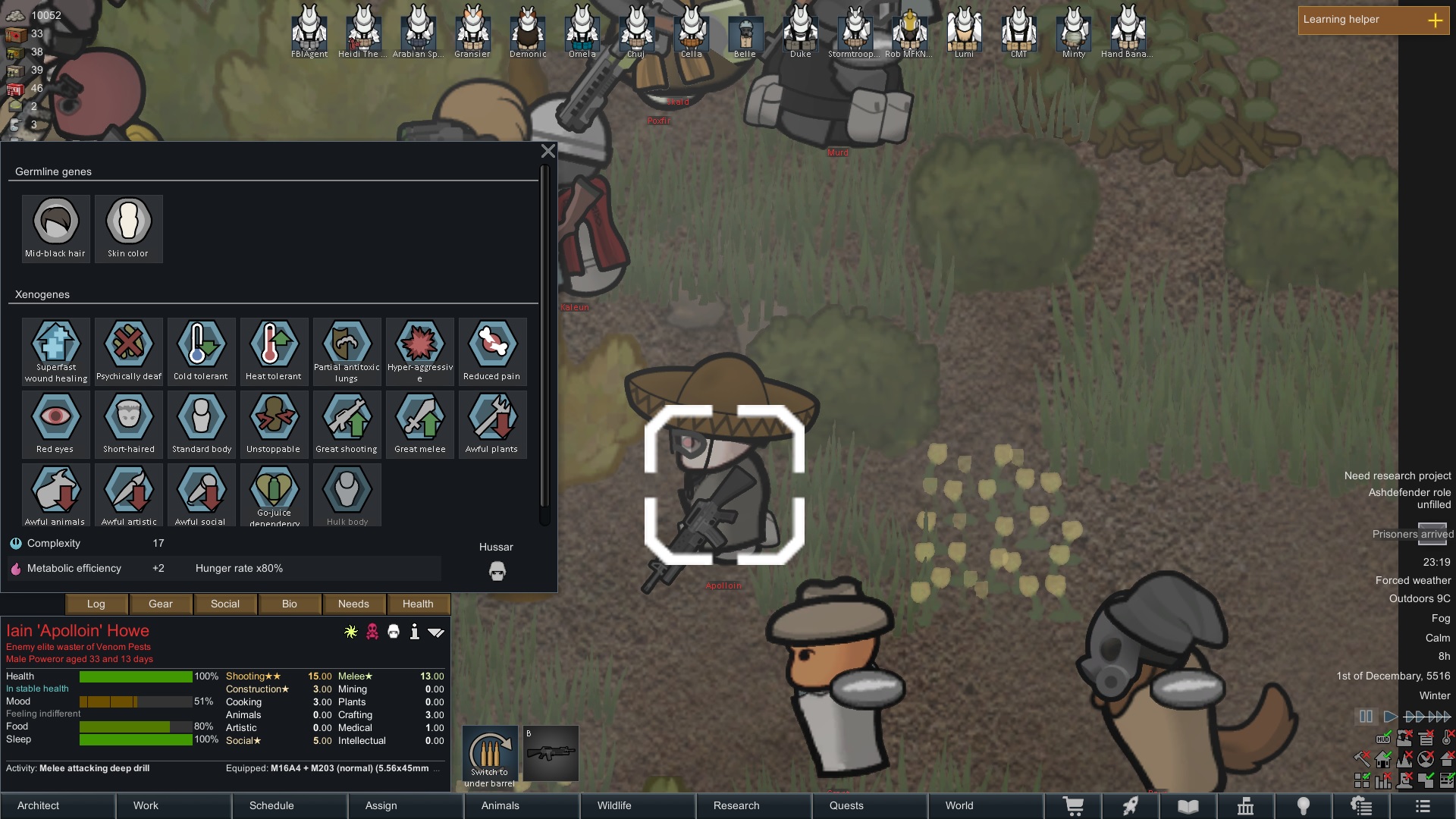Switch to the Gear tab
1456x819 pixels.
[161, 604]
